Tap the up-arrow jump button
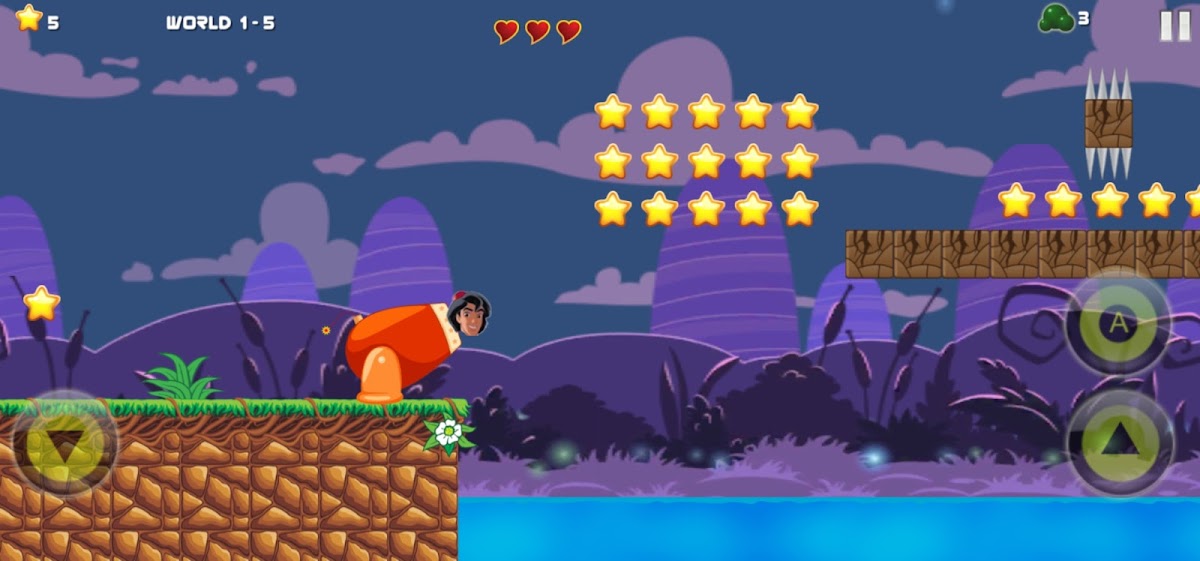 coord(1120,443)
